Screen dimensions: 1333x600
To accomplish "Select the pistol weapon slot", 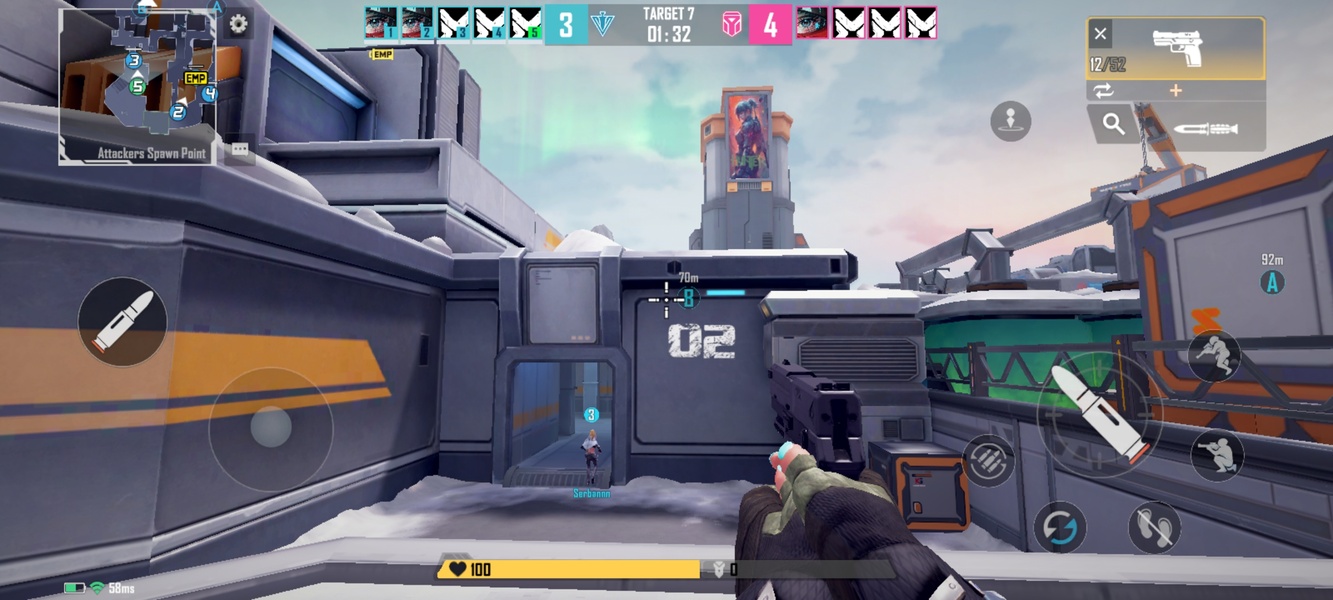I will click(x=1176, y=48).
